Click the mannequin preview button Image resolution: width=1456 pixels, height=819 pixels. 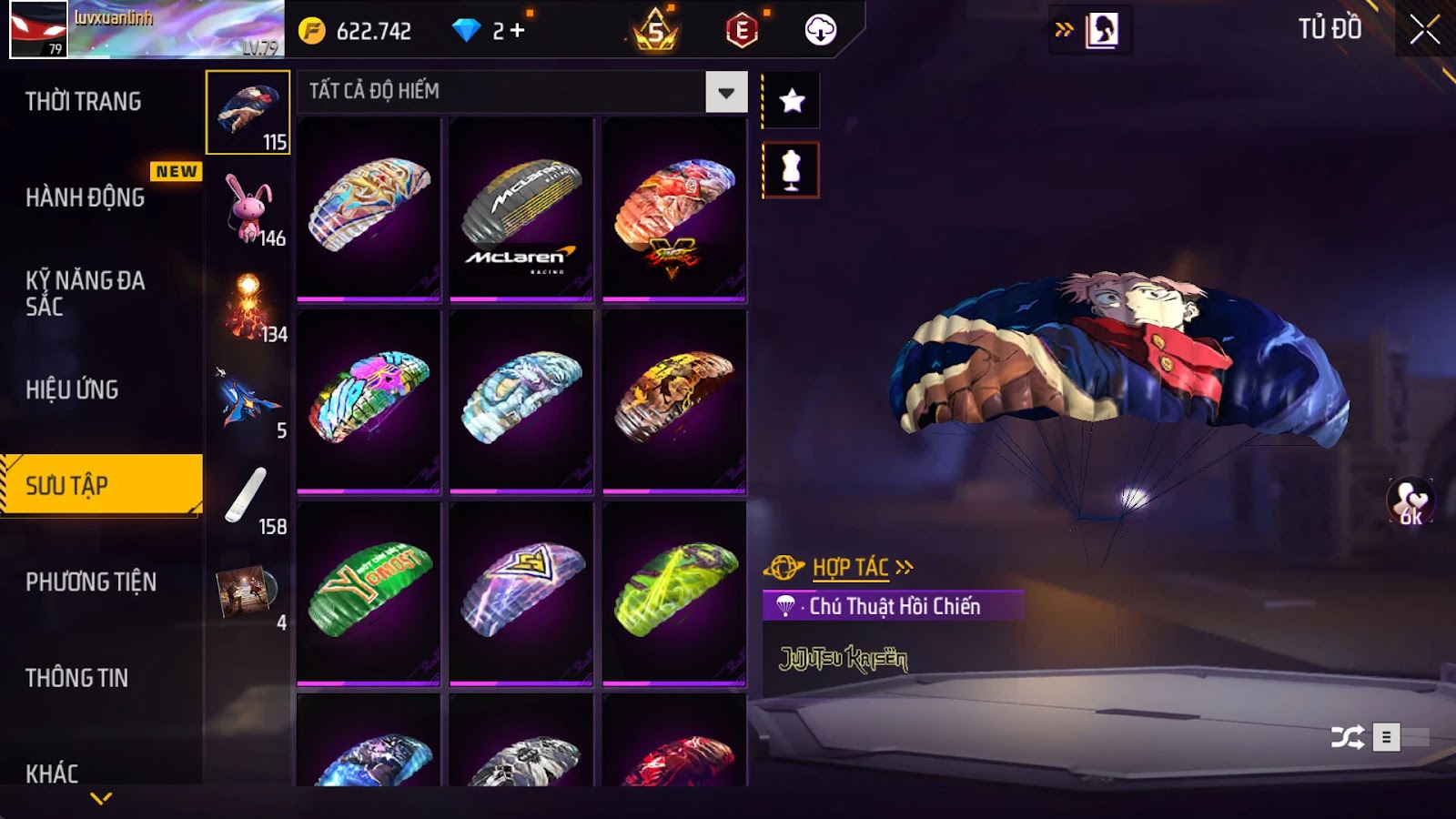[792, 170]
